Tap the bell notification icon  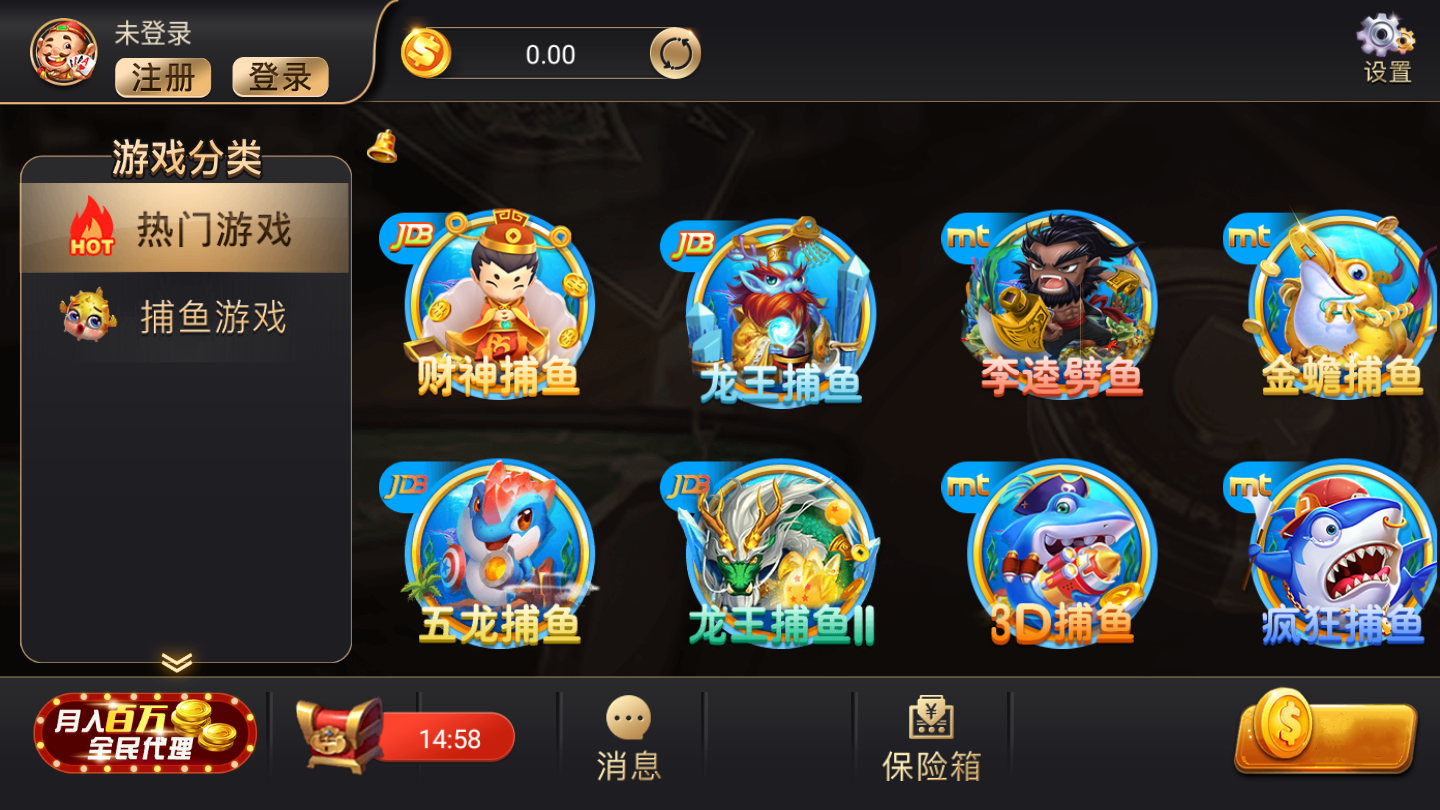[x=381, y=146]
